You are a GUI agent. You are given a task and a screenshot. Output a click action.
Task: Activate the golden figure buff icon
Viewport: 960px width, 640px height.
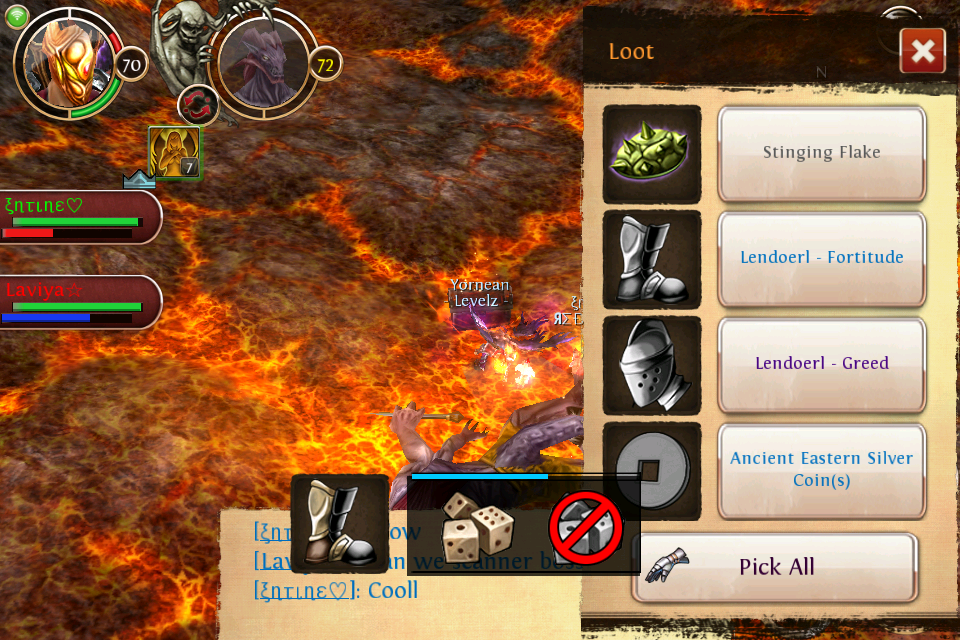(x=174, y=153)
